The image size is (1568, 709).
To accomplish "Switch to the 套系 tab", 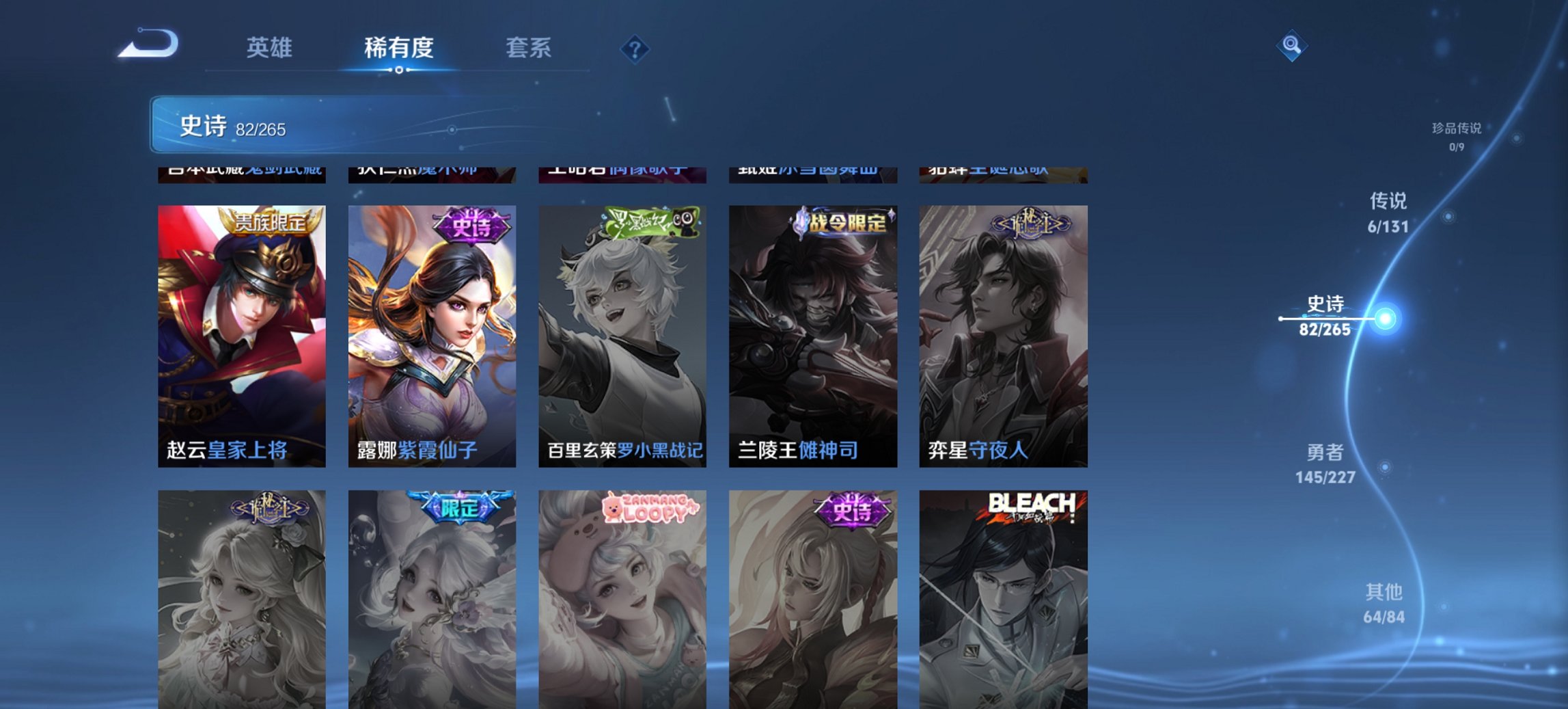I will (529, 48).
